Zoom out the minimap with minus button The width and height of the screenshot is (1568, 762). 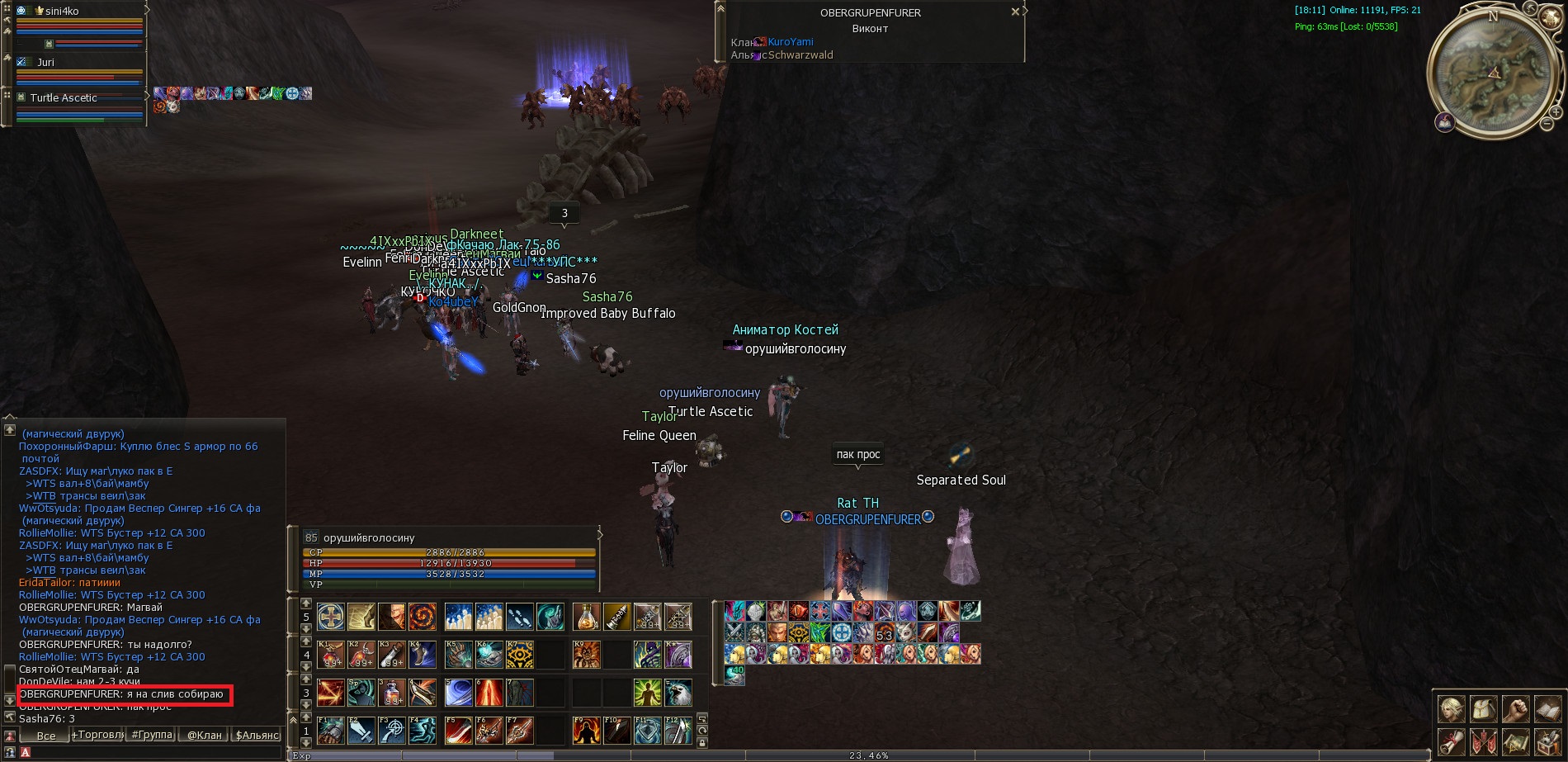click(1547, 125)
